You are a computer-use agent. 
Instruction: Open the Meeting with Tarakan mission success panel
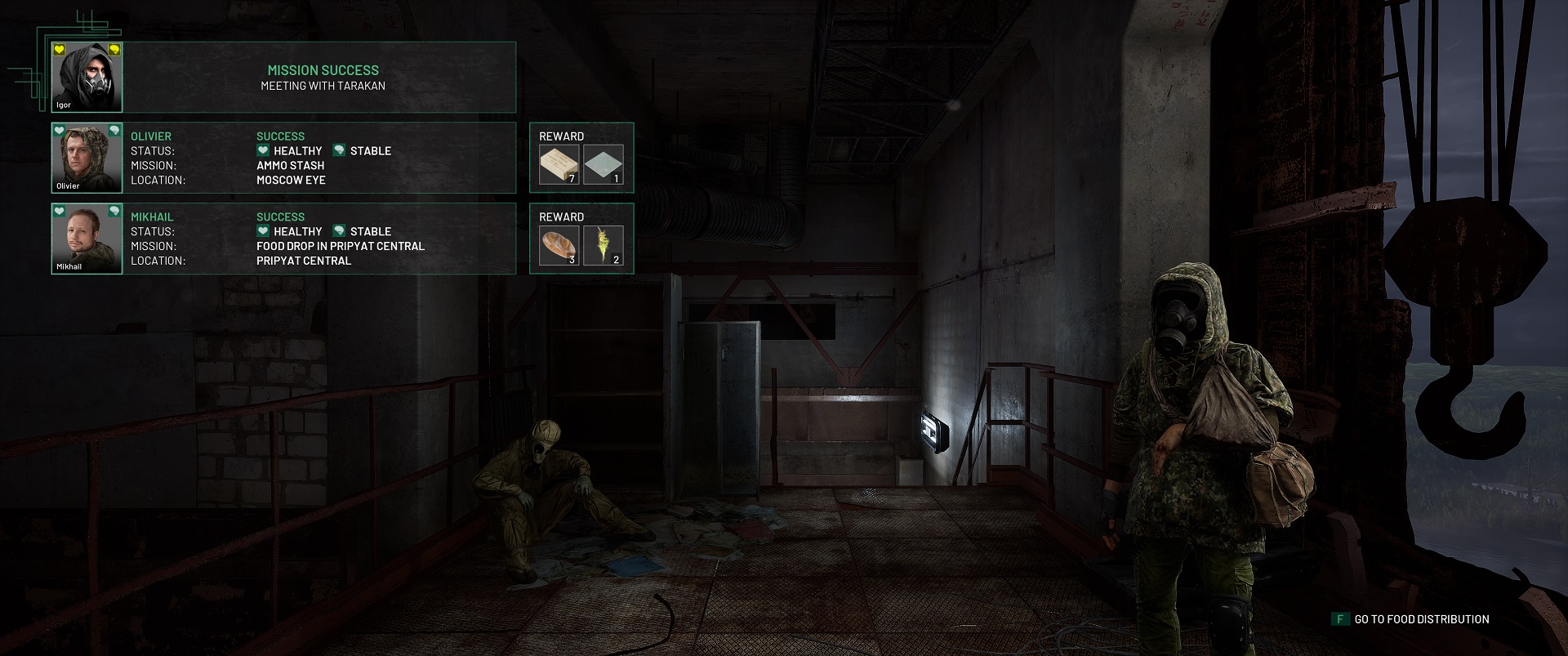[323, 78]
